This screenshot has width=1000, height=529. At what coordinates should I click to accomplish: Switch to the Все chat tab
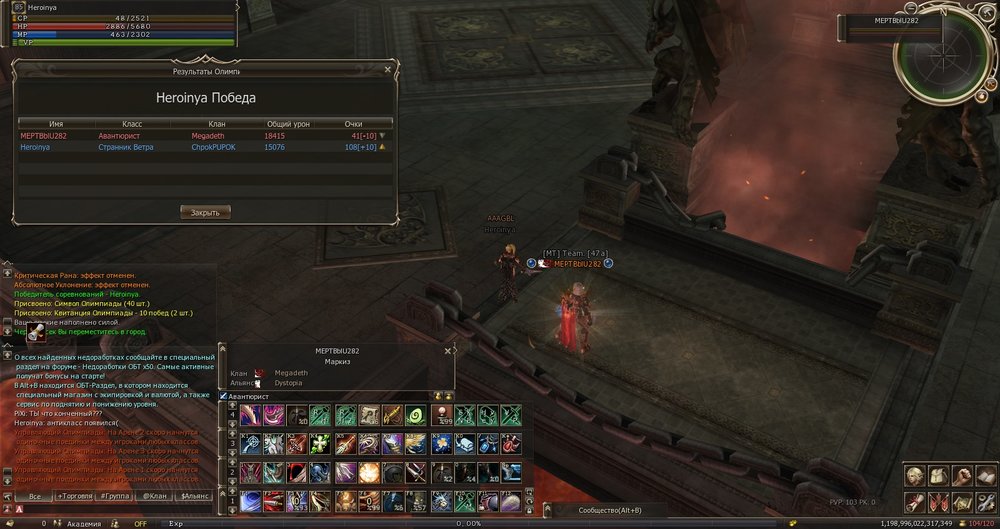(35, 496)
